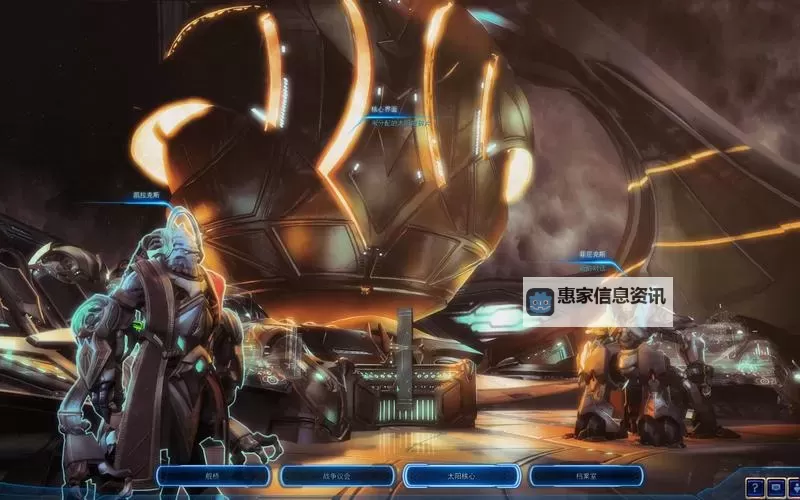Screen dimensions: 800x500
Task: Open the question mark help button
Action: pyautogui.click(x=752, y=486)
